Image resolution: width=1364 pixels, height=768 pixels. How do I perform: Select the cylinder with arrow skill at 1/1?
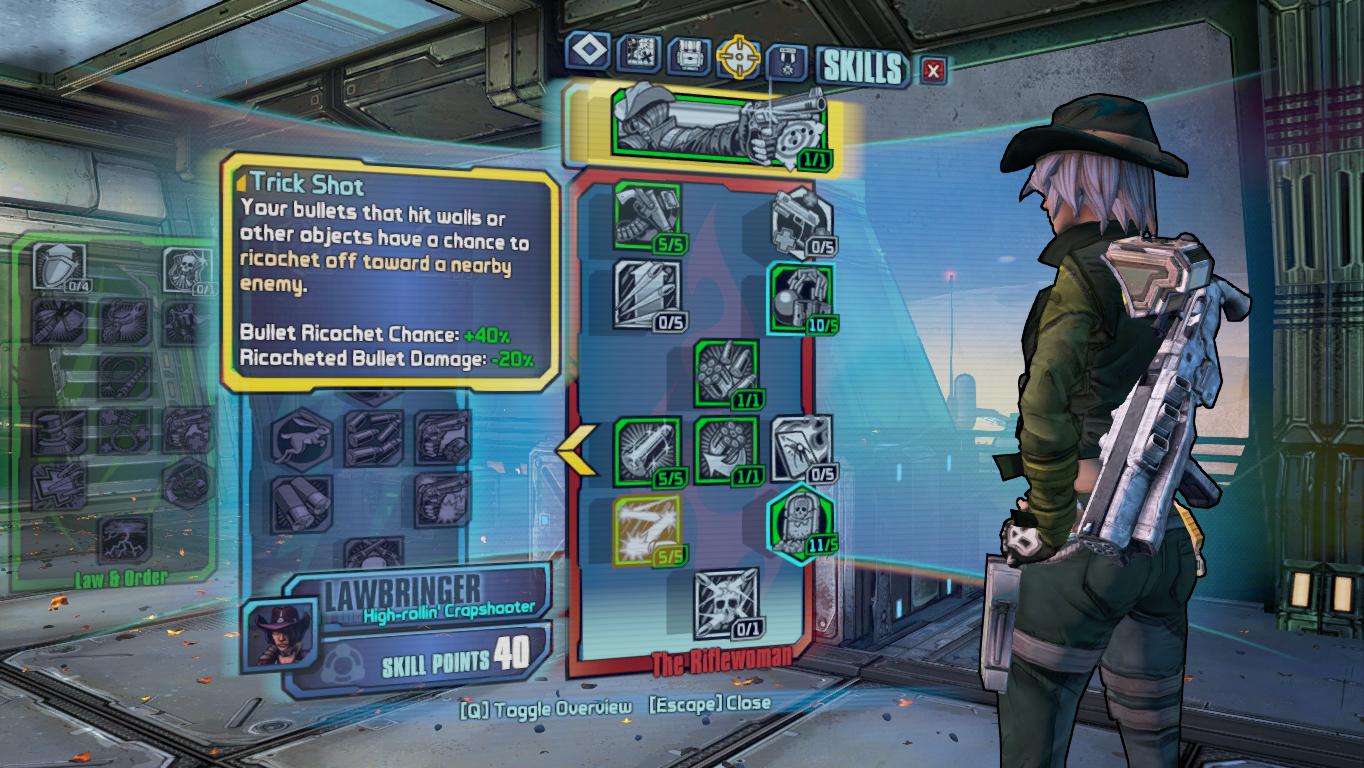[725, 451]
